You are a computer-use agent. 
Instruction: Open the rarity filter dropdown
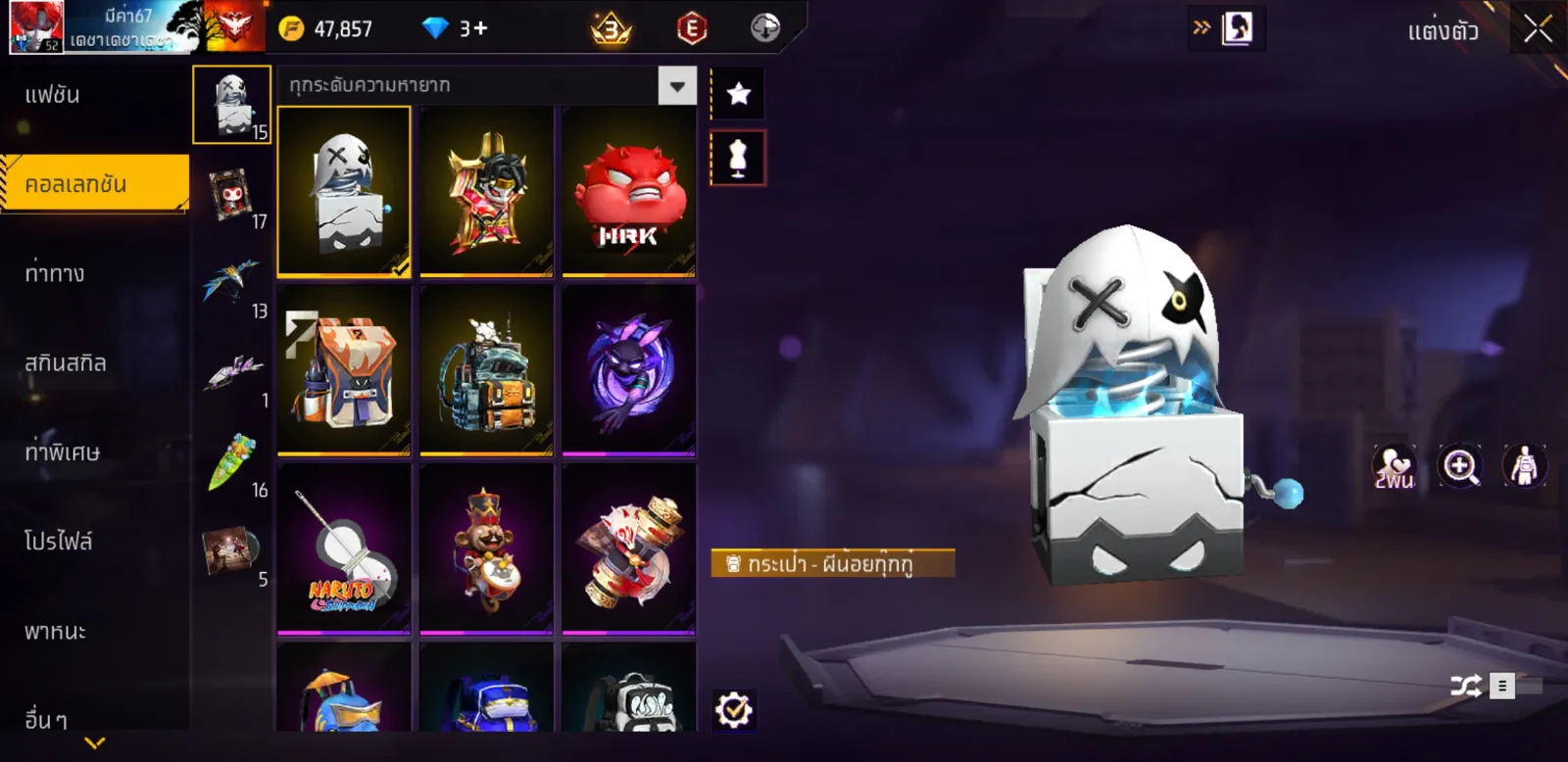tap(677, 86)
